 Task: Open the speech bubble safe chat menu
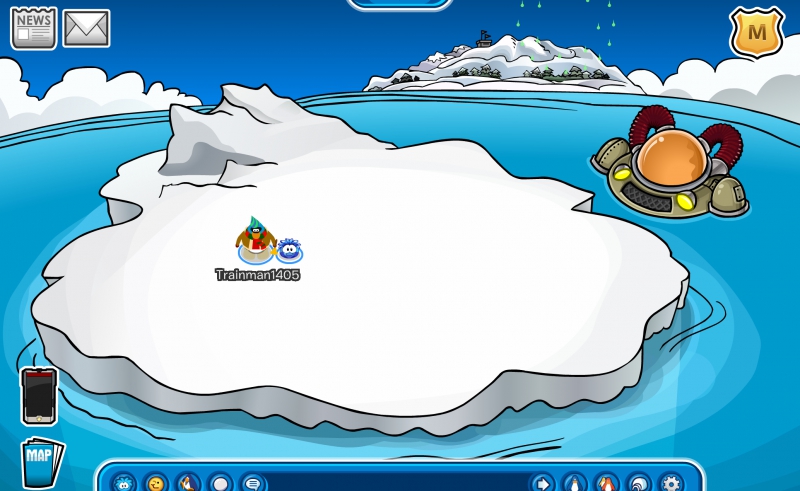tap(252, 483)
